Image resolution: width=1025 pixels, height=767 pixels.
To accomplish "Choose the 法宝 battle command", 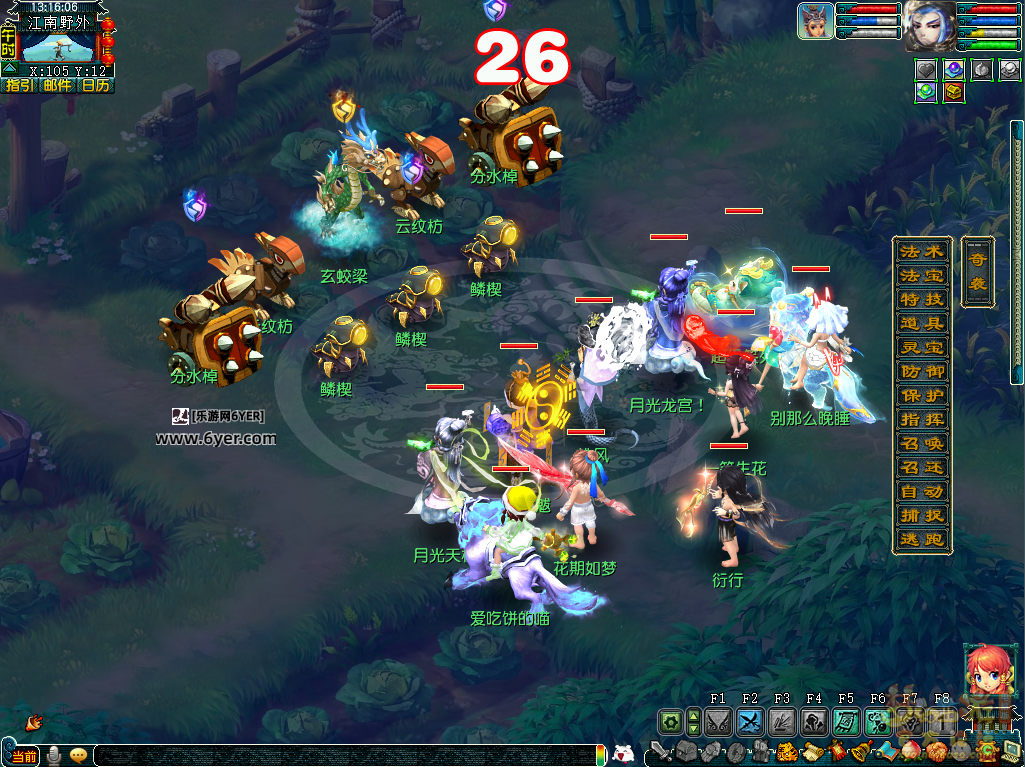I will click(921, 275).
